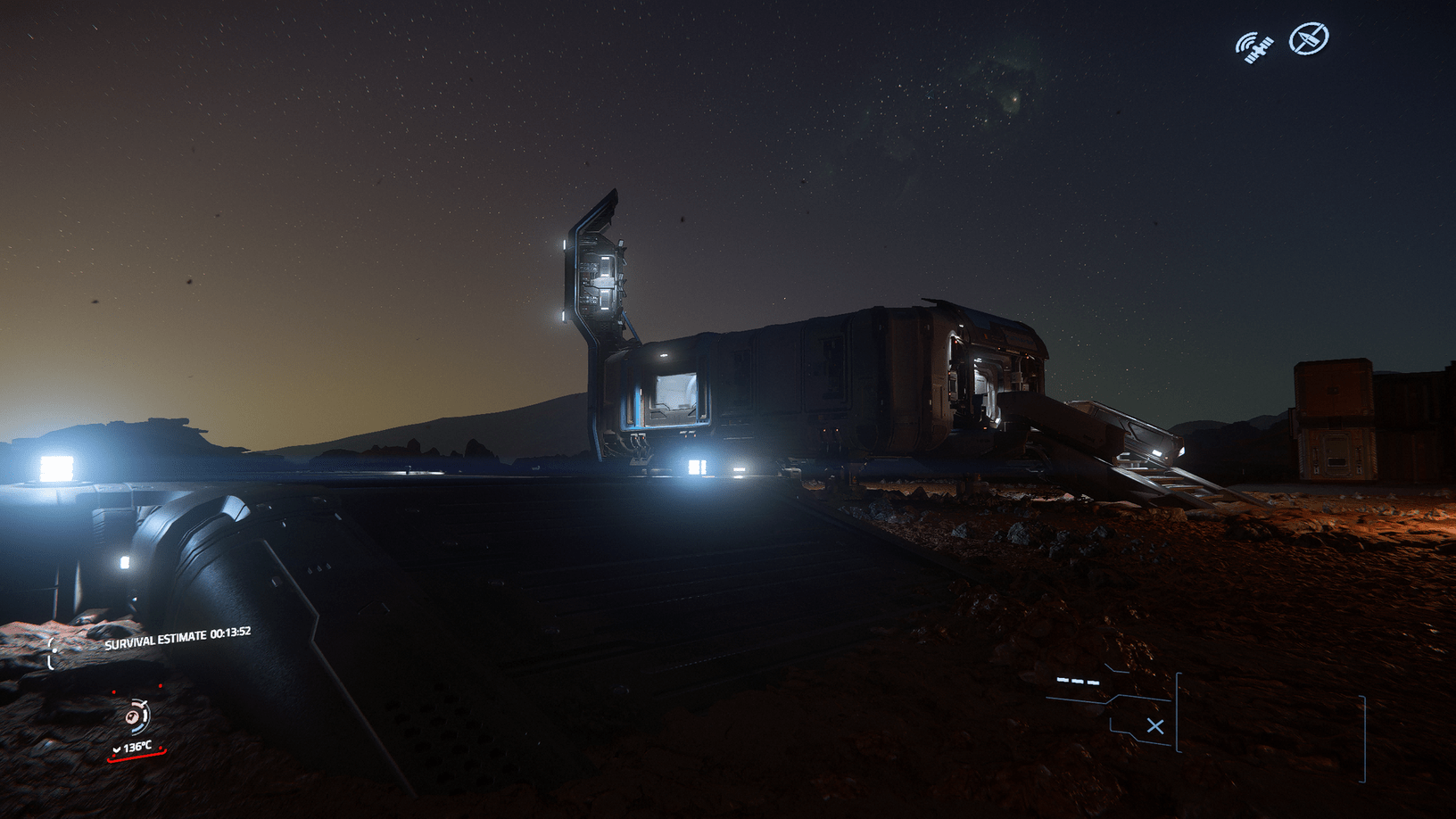Click the dashed status indicator above the marker

[x=1078, y=682]
